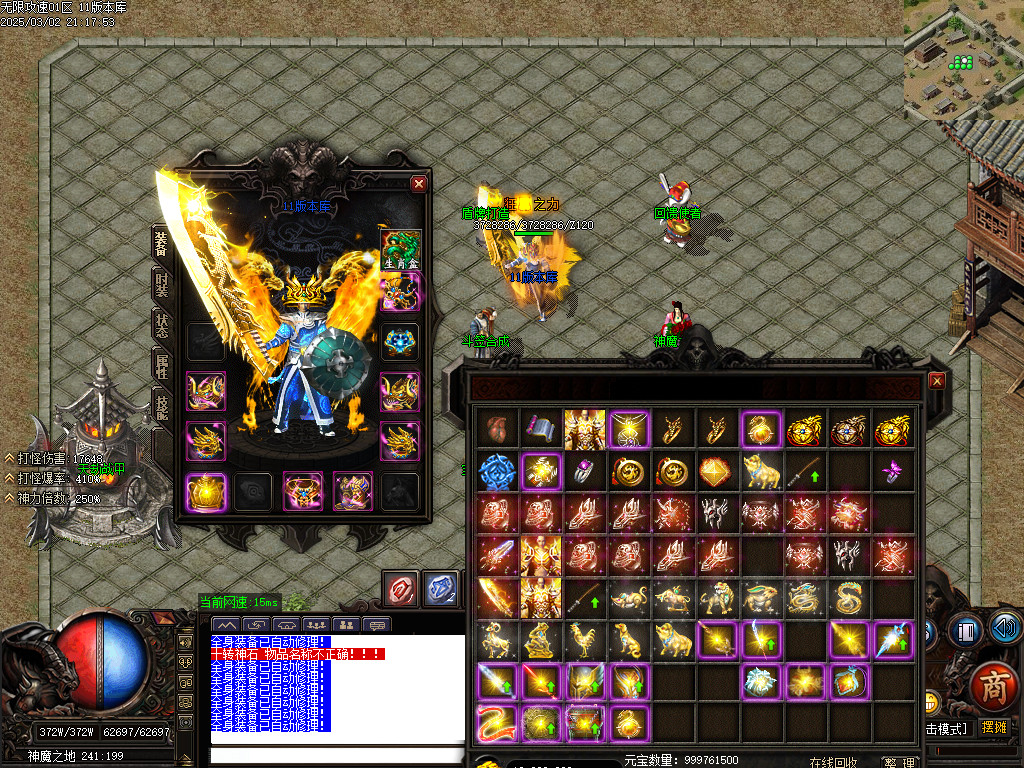Viewport: 1024px width, 768px height.
Task: Open the 生肖盒 zodiac box
Action: [401, 249]
